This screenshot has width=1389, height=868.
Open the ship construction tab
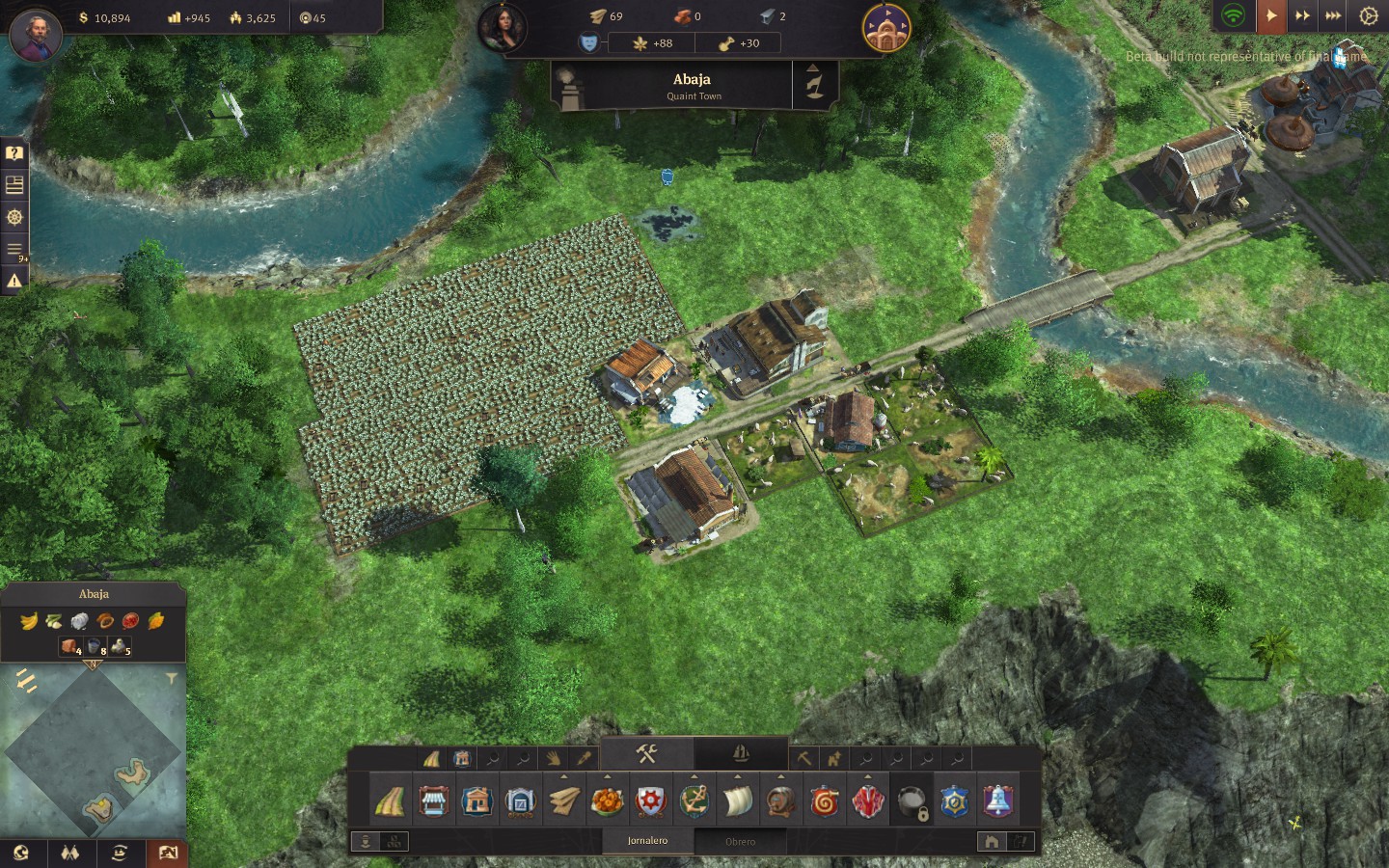pyautogui.click(x=740, y=753)
